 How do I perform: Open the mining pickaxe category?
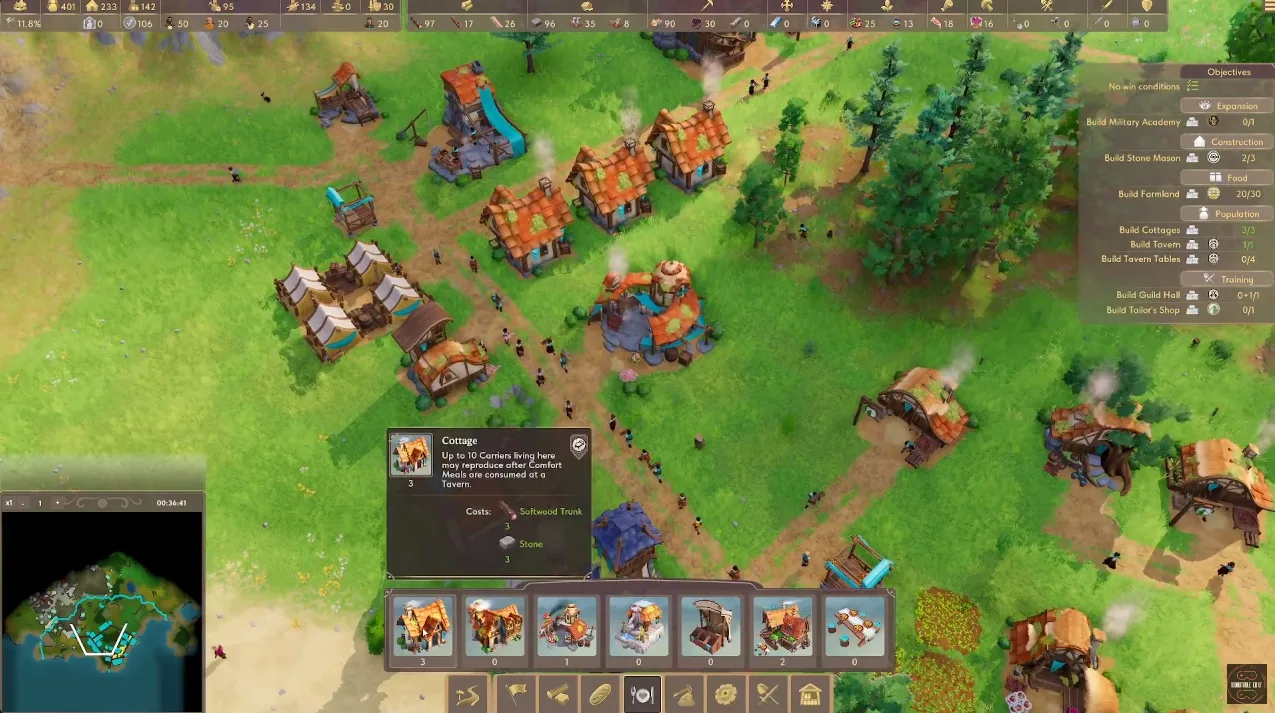point(683,693)
